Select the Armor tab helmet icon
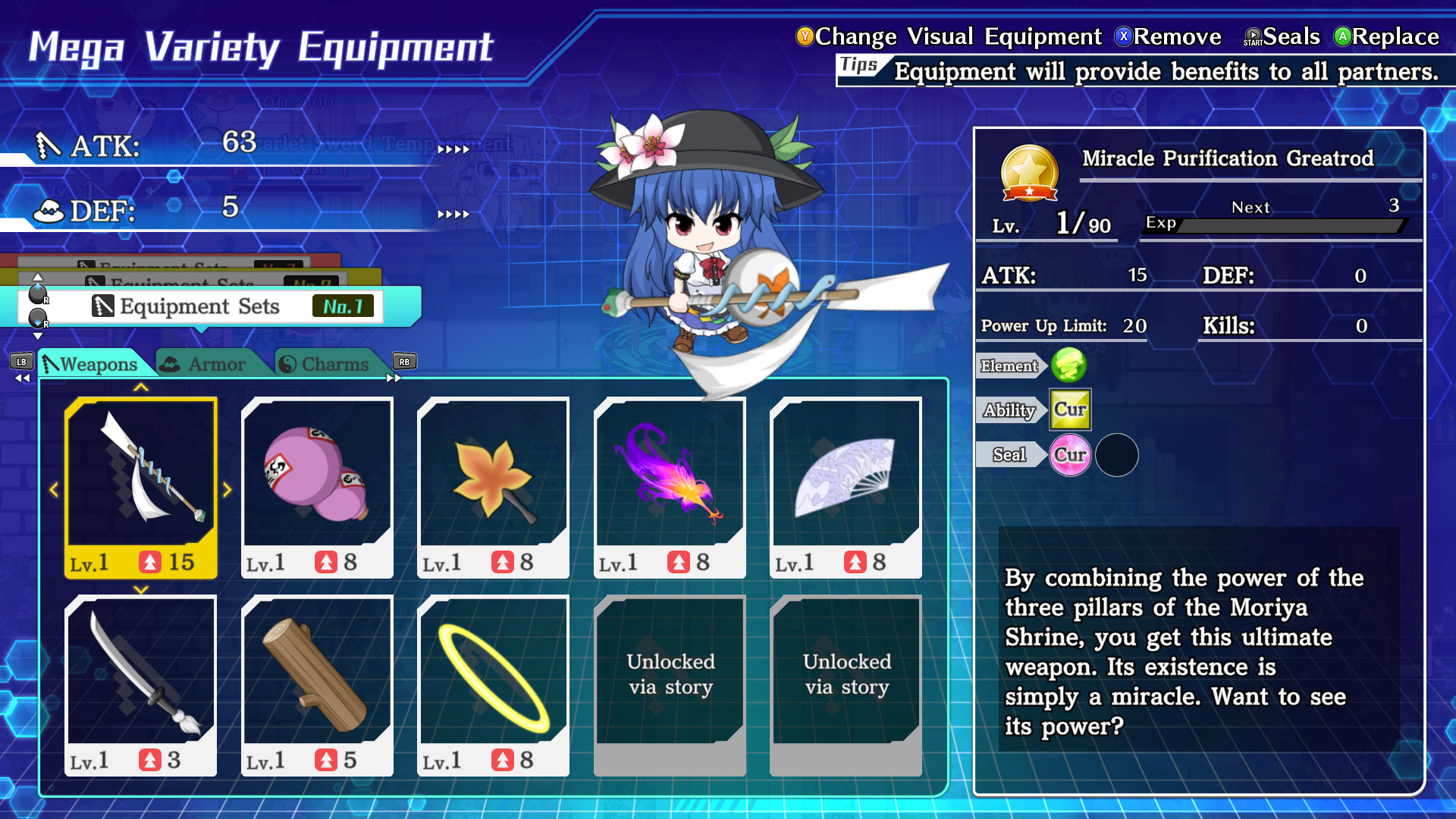Image resolution: width=1456 pixels, height=819 pixels. (x=171, y=363)
